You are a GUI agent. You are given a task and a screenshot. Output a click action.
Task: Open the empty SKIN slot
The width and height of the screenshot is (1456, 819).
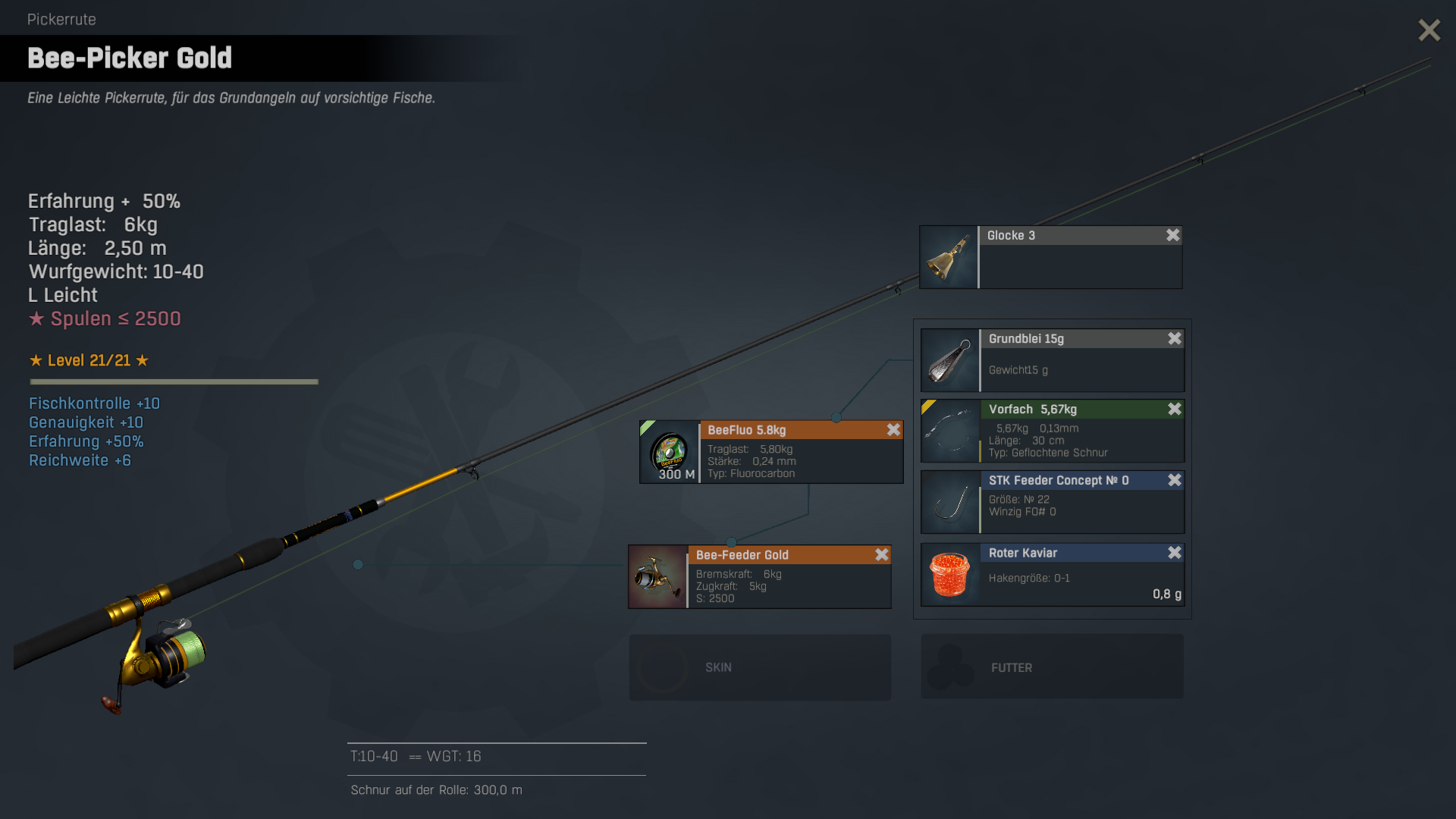759,667
